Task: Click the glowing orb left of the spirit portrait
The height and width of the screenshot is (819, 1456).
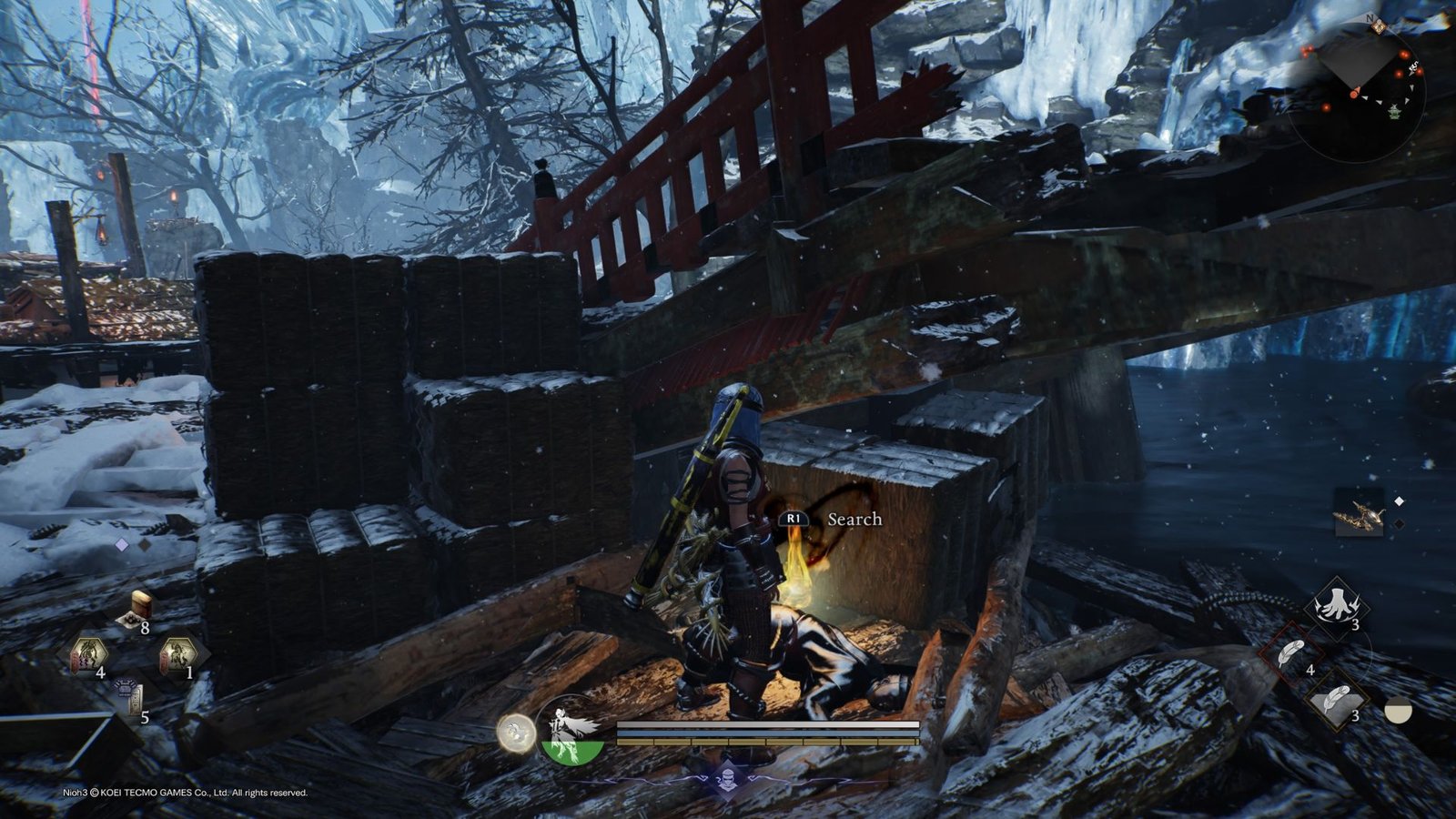Action: tap(515, 733)
